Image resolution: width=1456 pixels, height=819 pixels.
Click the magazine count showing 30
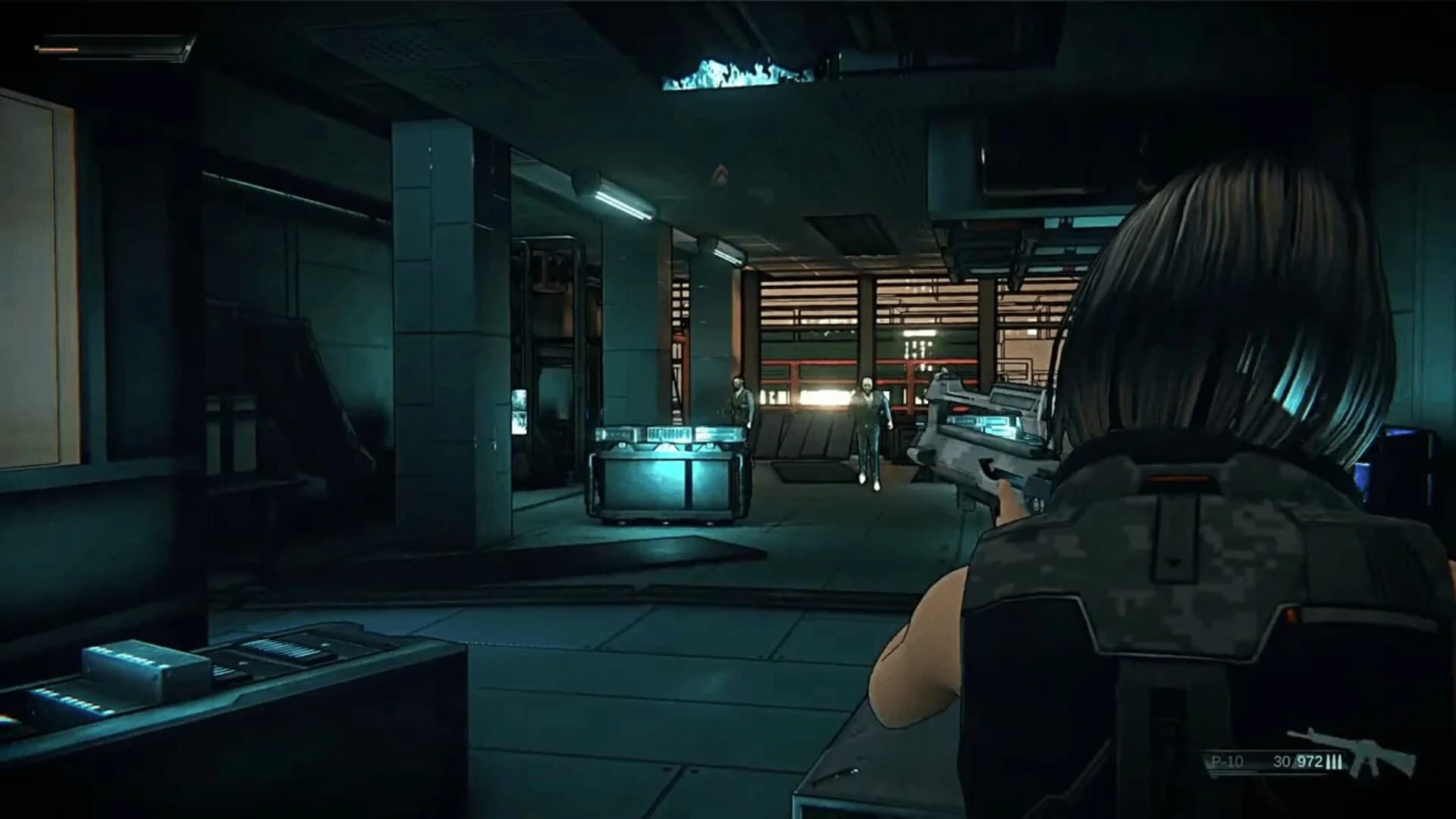pyautogui.click(x=1282, y=761)
